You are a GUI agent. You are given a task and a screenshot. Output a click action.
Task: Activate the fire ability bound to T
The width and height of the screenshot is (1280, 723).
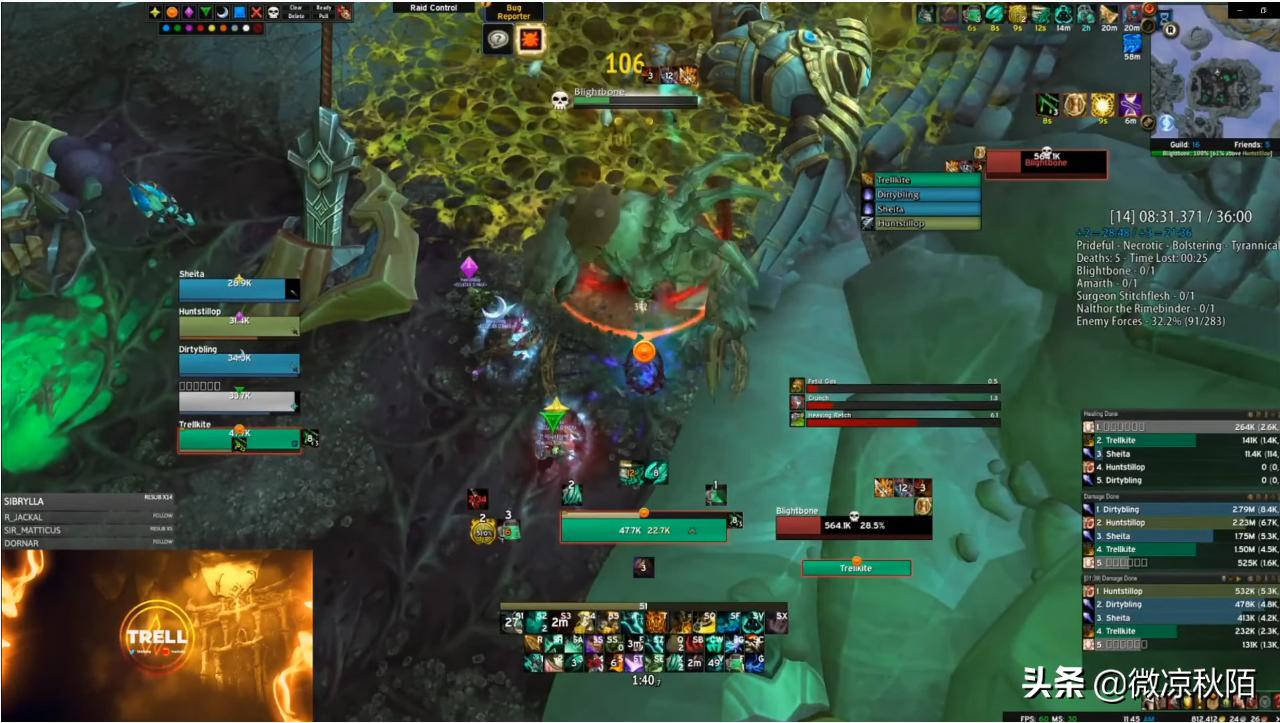click(x=655, y=623)
